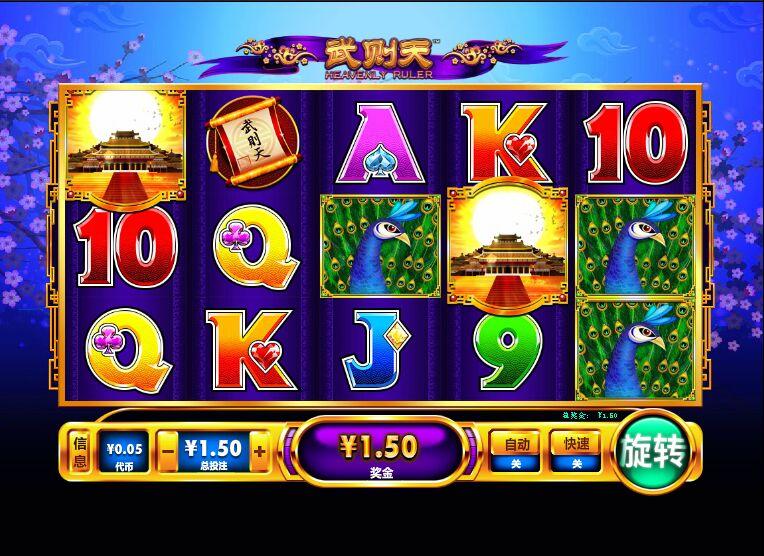Increase total bet with the plus button

coord(260,452)
